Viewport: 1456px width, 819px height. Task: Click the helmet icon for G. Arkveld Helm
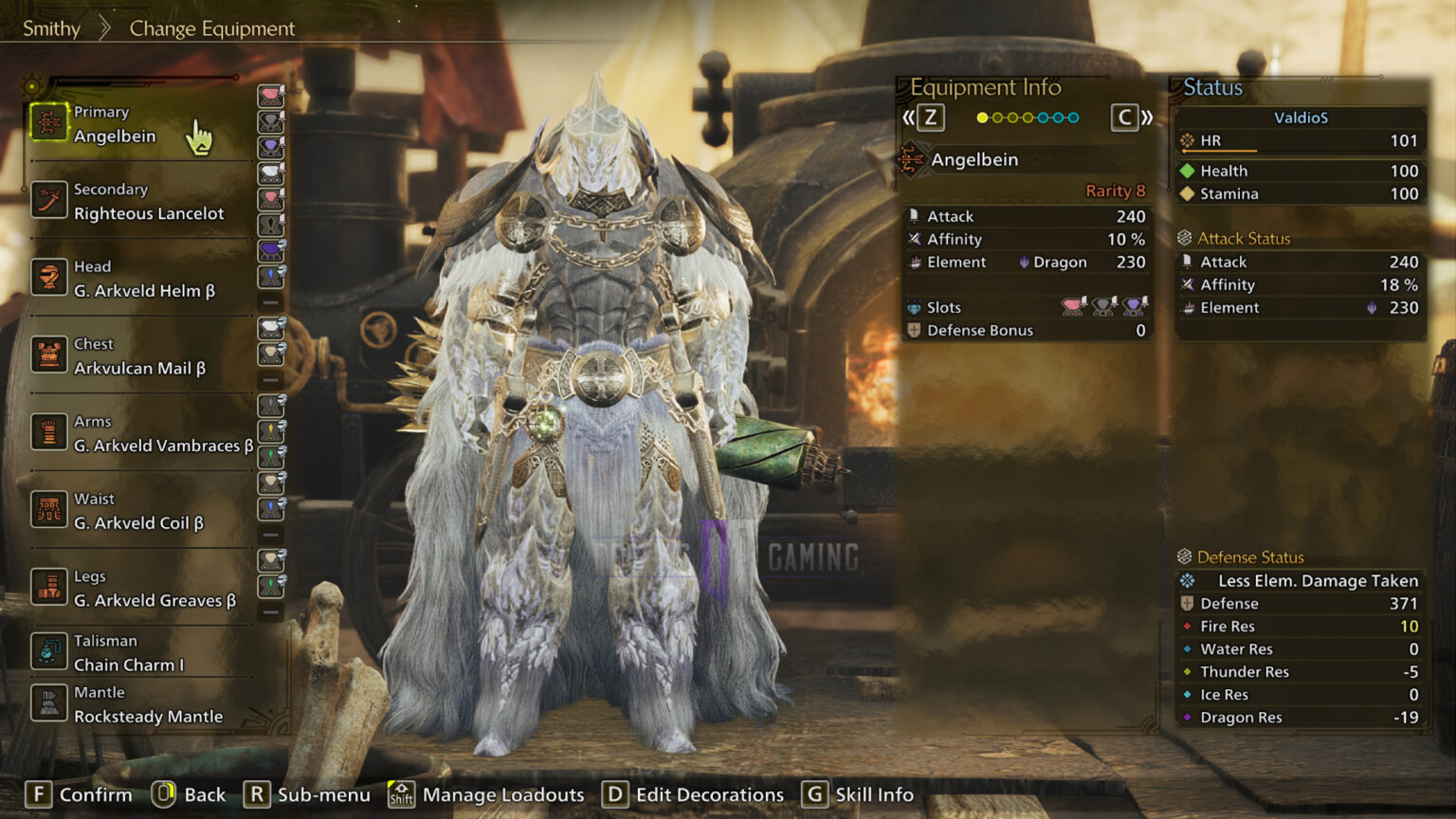(x=49, y=279)
